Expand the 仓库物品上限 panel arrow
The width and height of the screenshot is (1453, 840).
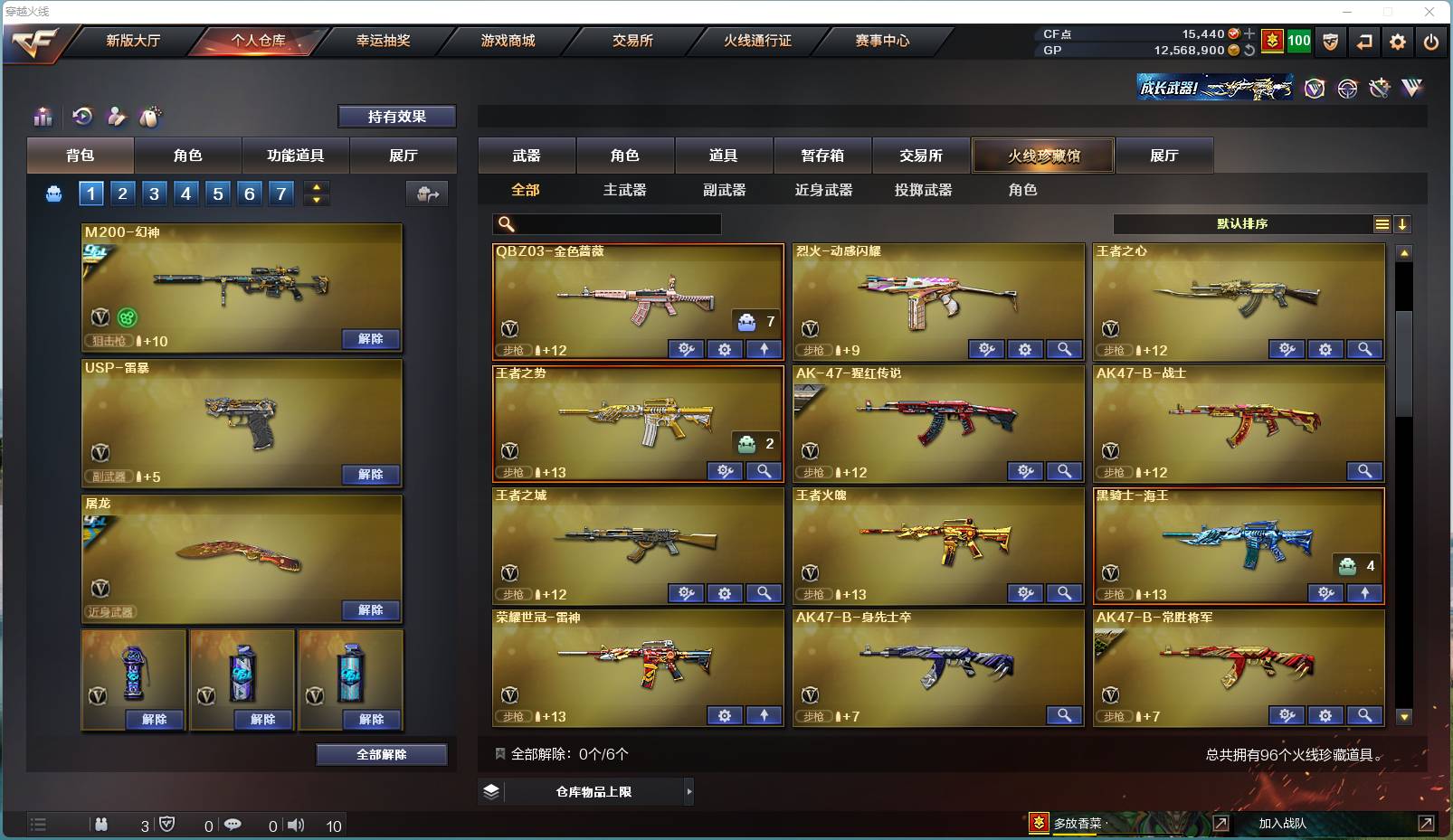point(688,791)
